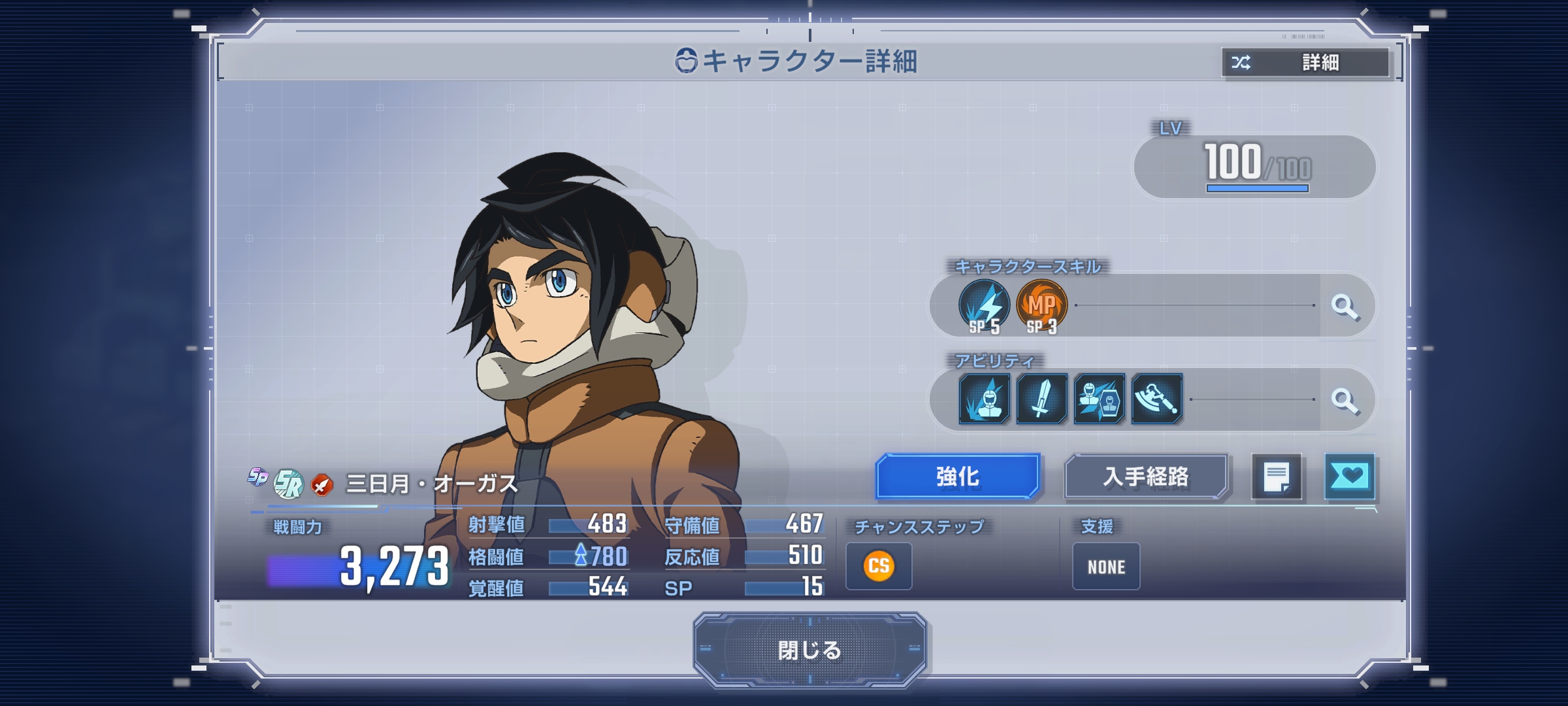Open the 入手経路 acquisition route button
This screenshot has width=1568, height=706.
click(1145, 477)
